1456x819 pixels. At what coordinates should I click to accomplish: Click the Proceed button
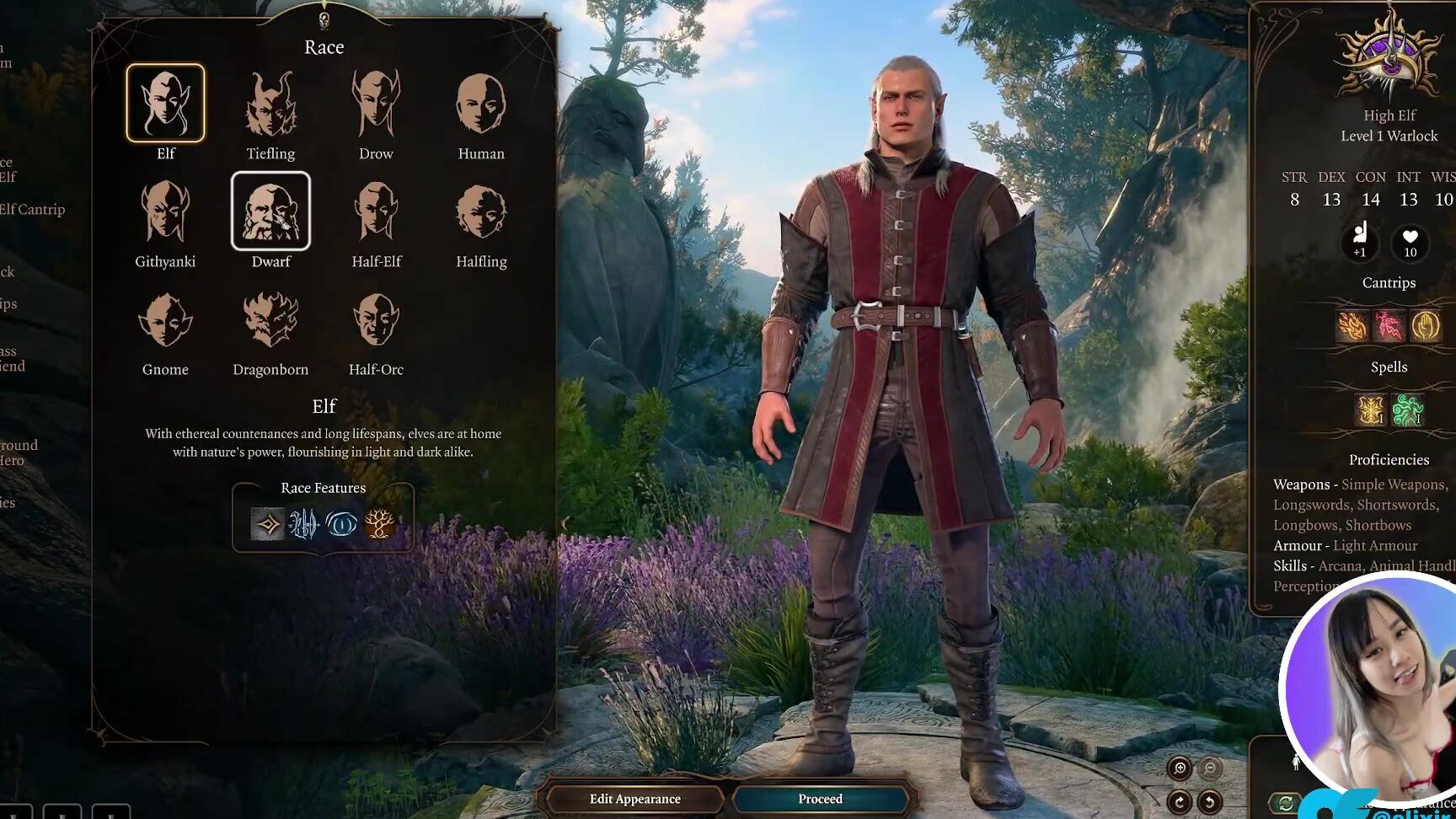click(819, 798)
